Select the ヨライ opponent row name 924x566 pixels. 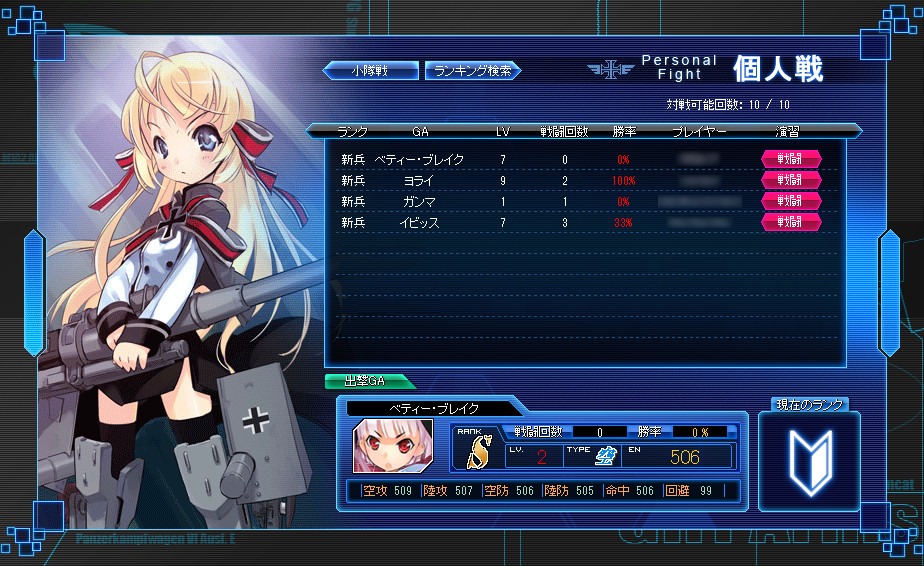[418, 181]
